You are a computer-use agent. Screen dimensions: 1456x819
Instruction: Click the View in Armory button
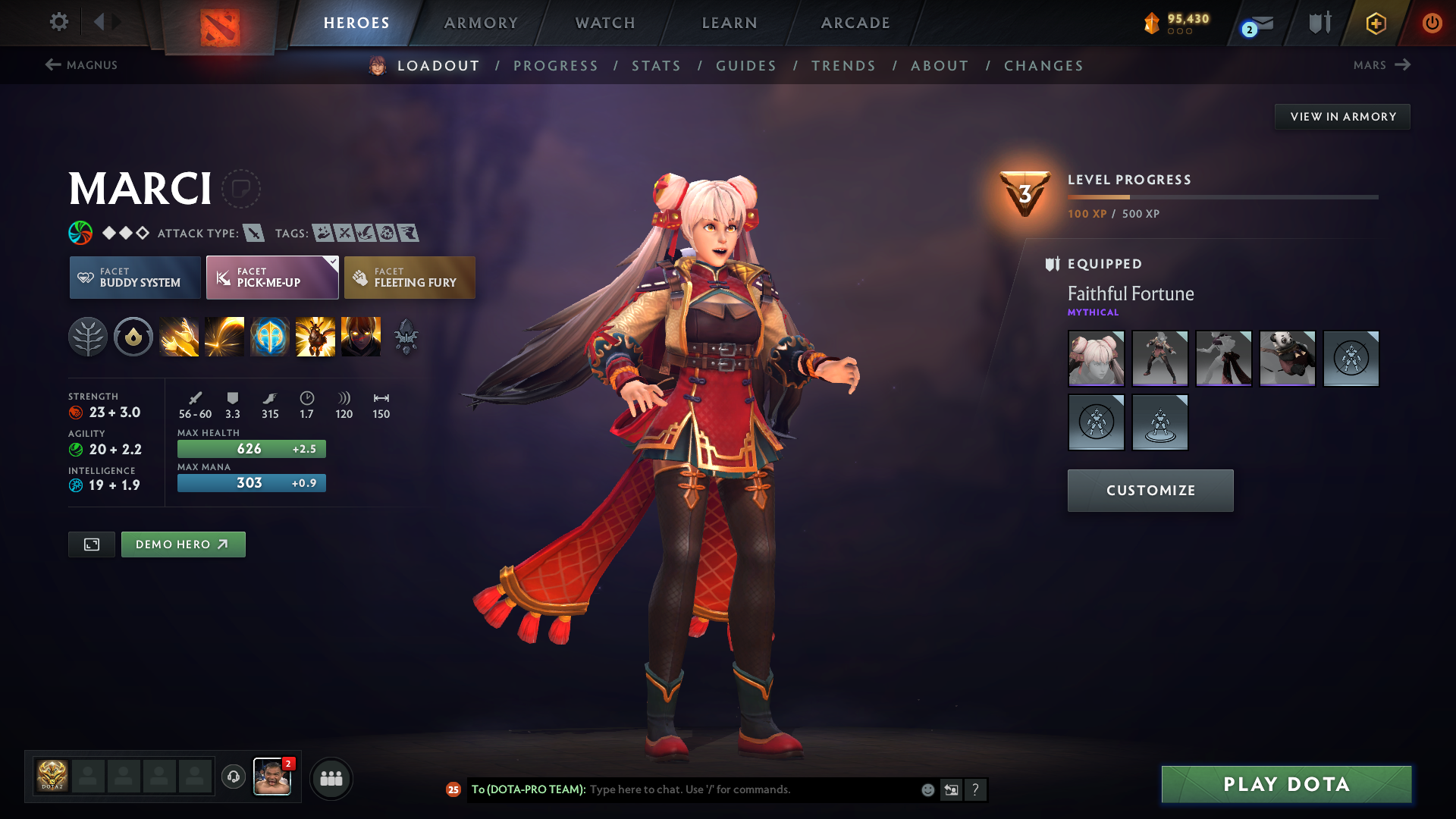click(1342, 117)
